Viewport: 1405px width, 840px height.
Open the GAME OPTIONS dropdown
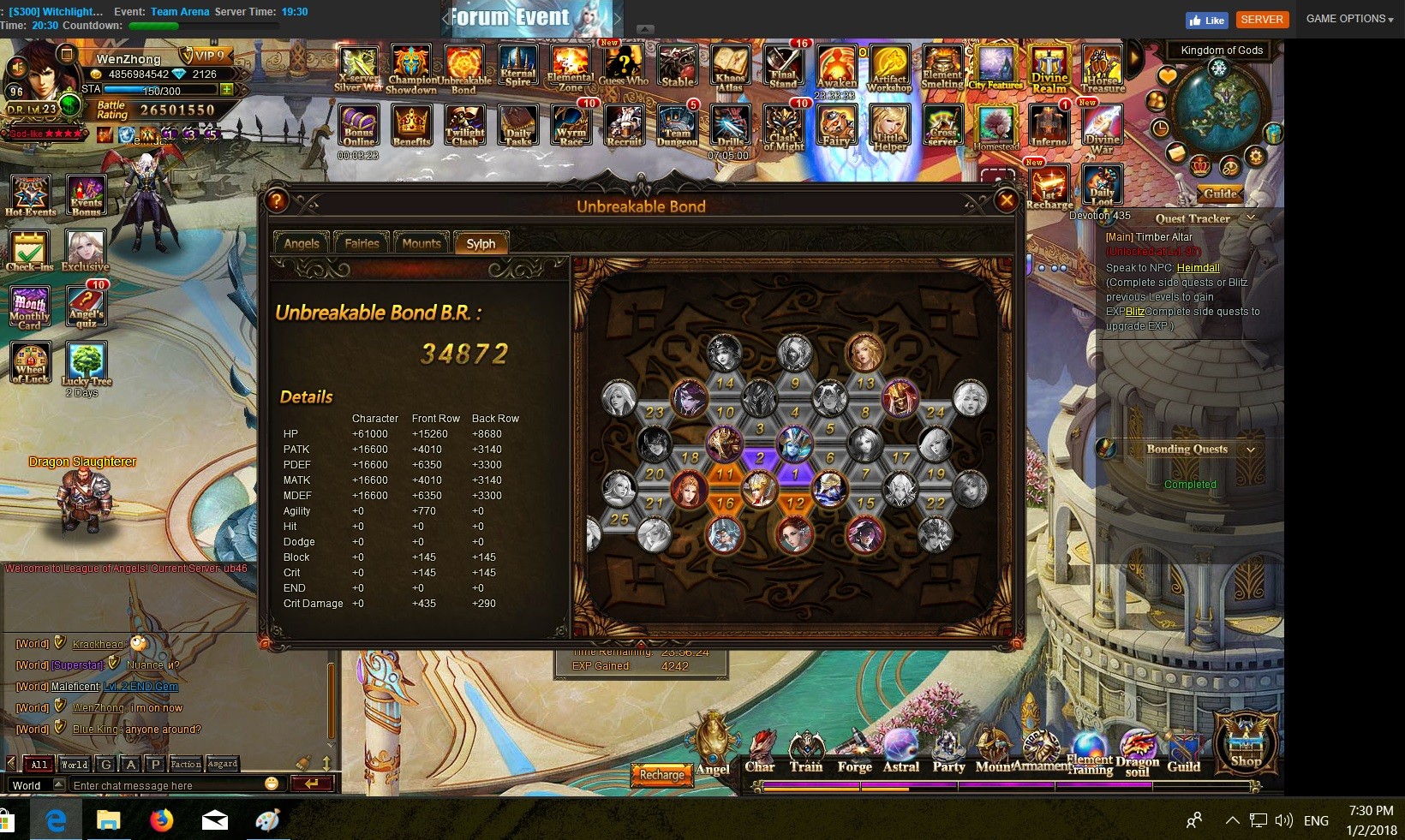point(1349,19)
